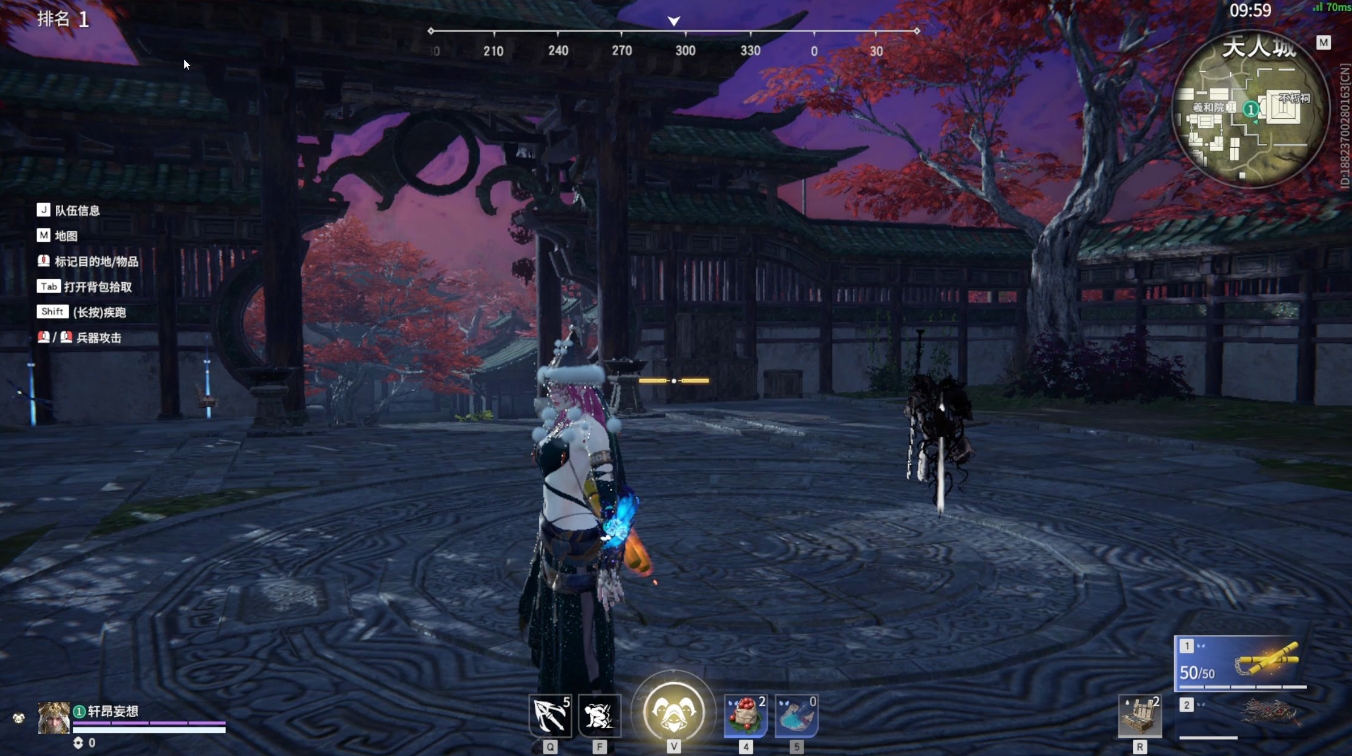Click the green player marker on minimap

pyautogui.click(x=1251, y=108)
